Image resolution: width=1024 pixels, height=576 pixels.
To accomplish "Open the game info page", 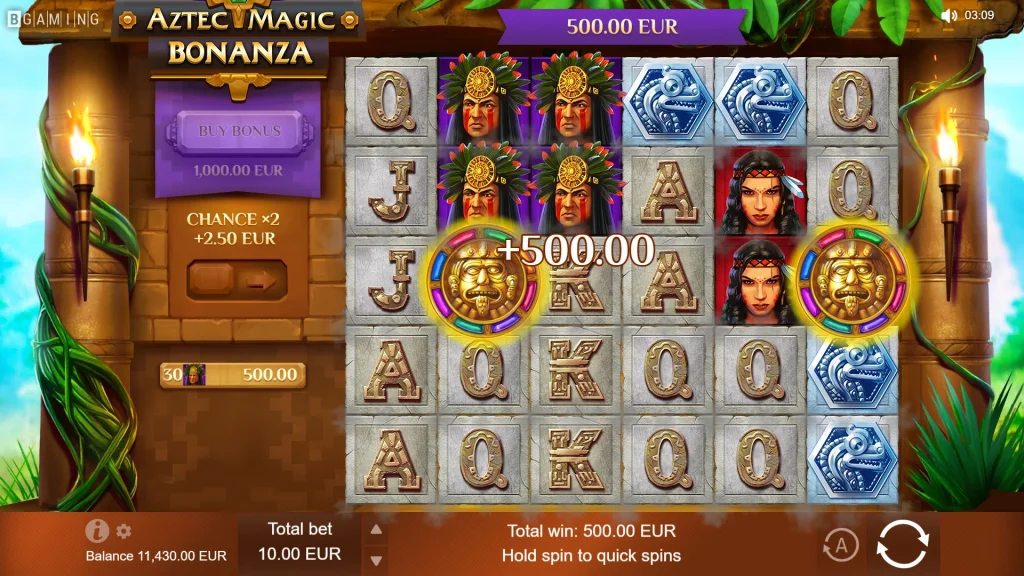I will pyautogui.click(x=97, y=531).
